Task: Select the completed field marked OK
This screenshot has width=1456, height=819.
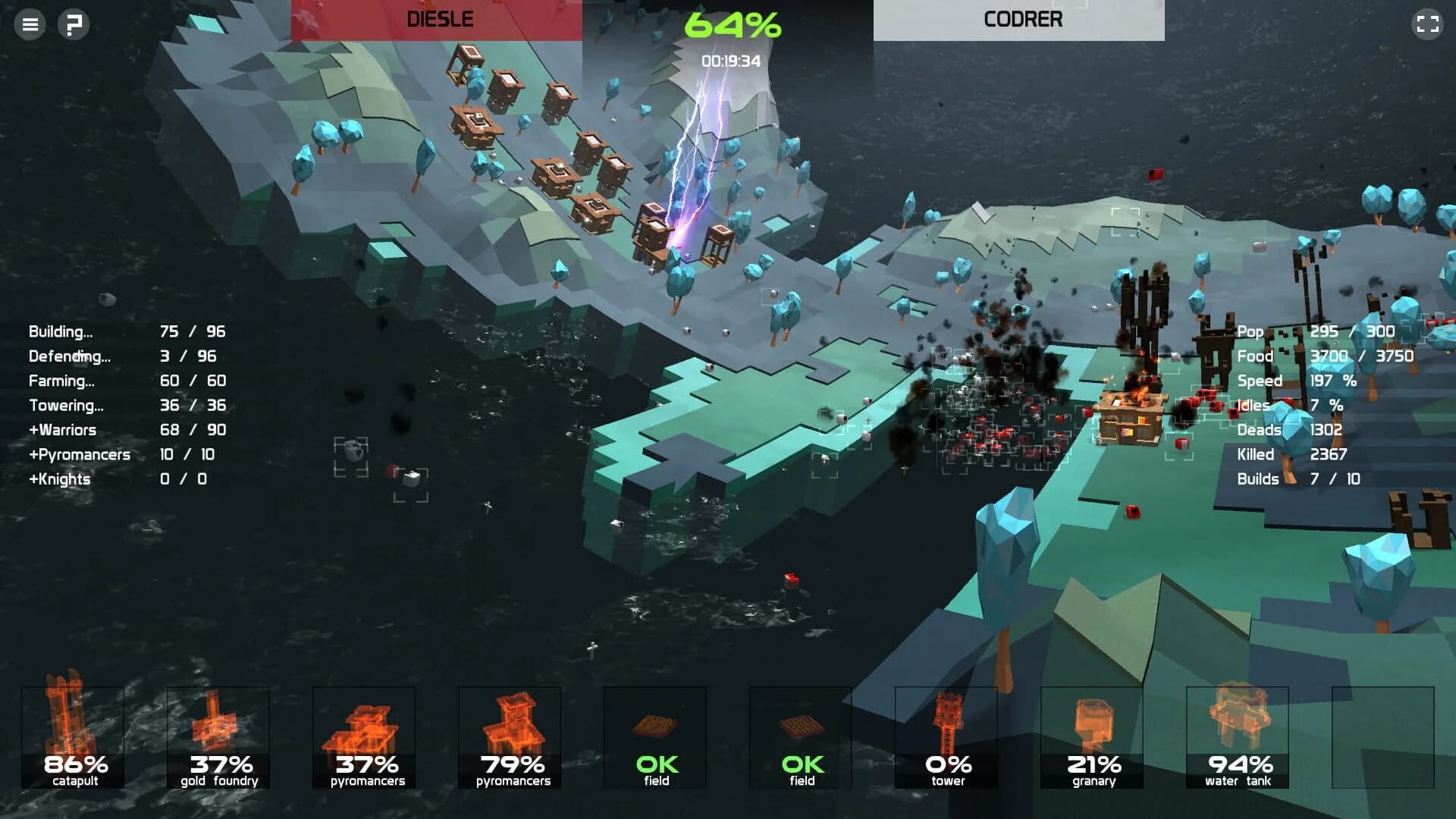Action: (654, 736)
